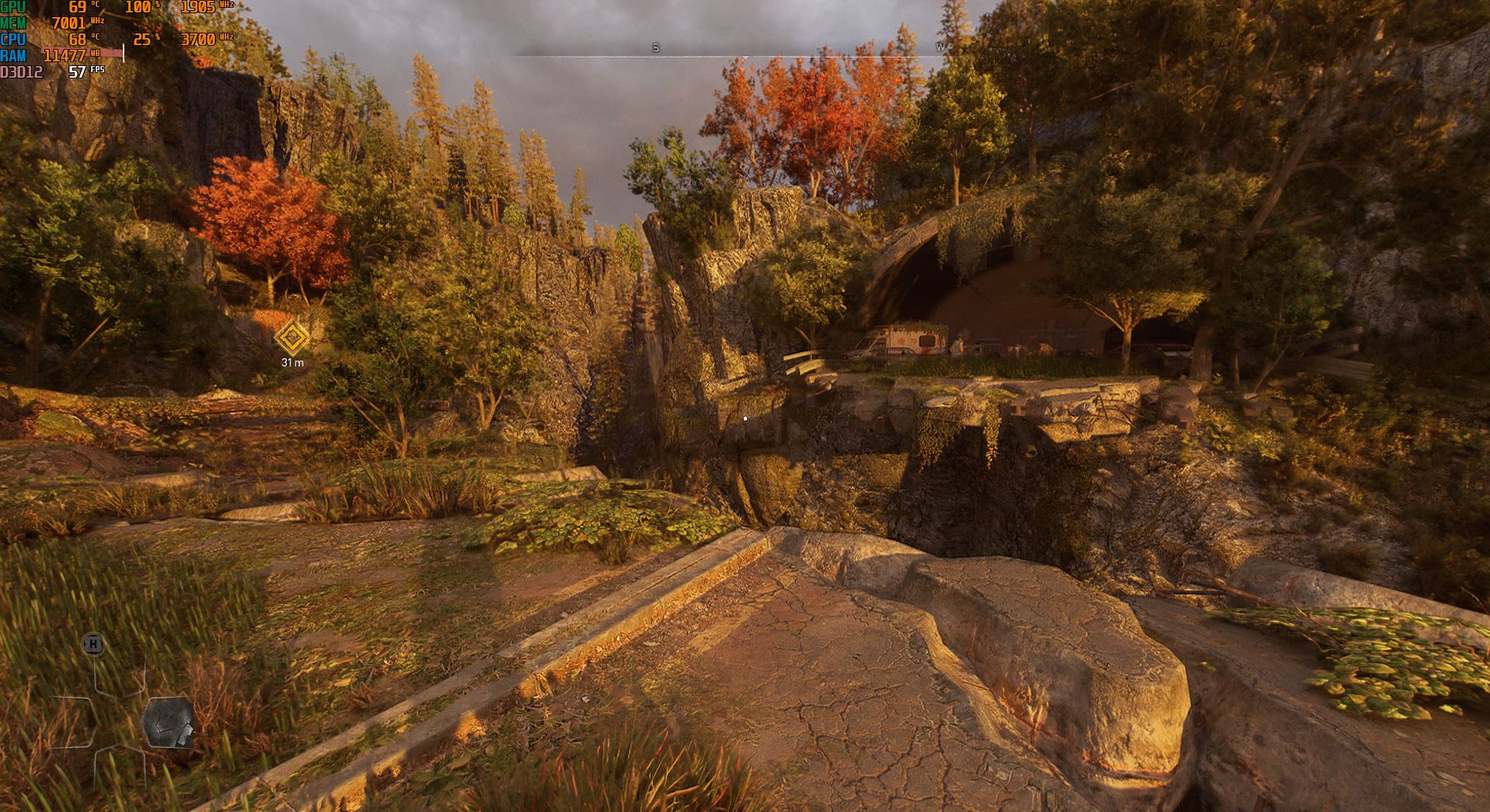This screenshot has height=812, width=1490.
Task: Choose the filled right-hand quick-slot item
Action: (168, 723)
